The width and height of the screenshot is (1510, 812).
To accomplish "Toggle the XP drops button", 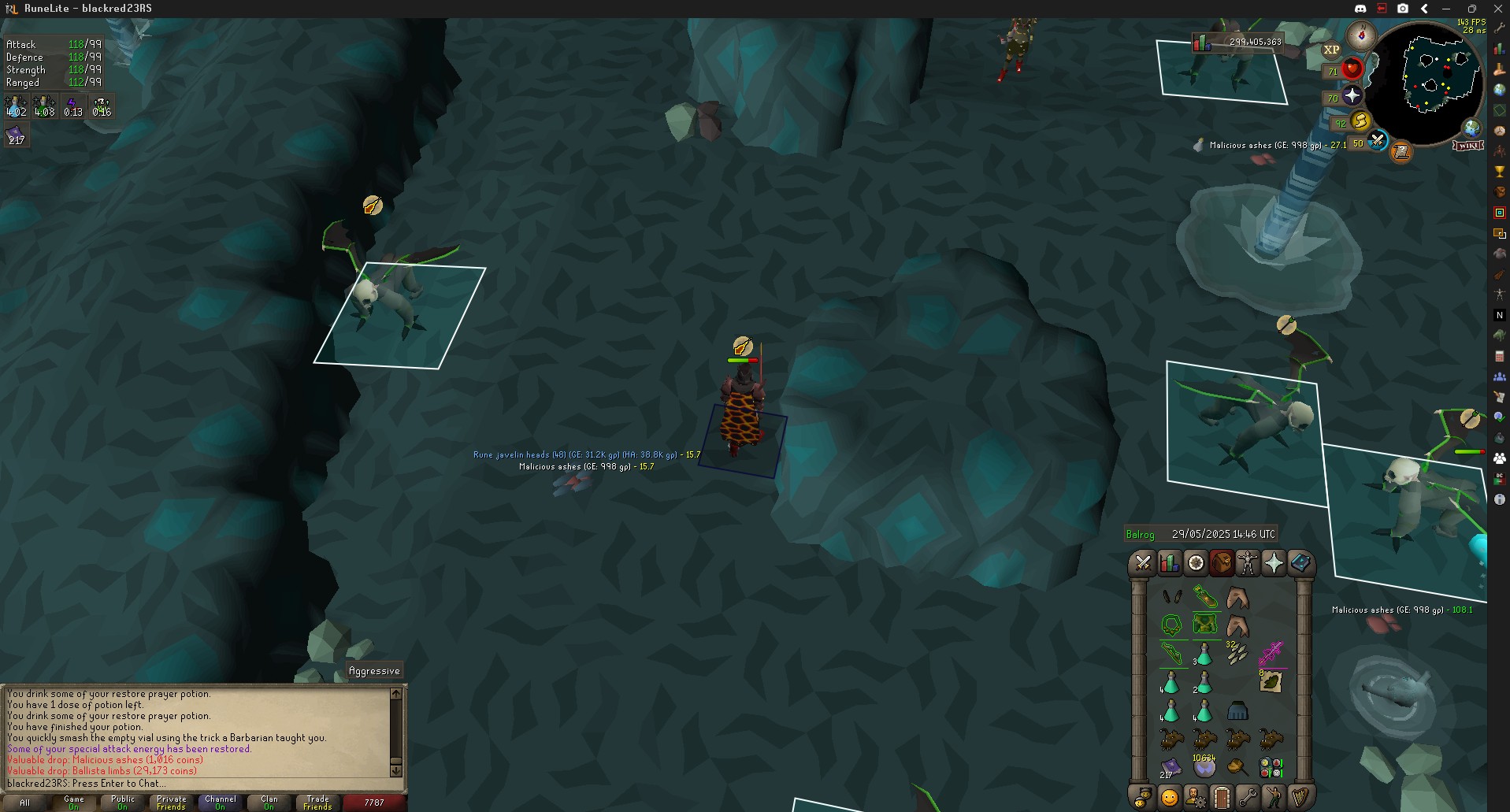I will [1331, 50].
